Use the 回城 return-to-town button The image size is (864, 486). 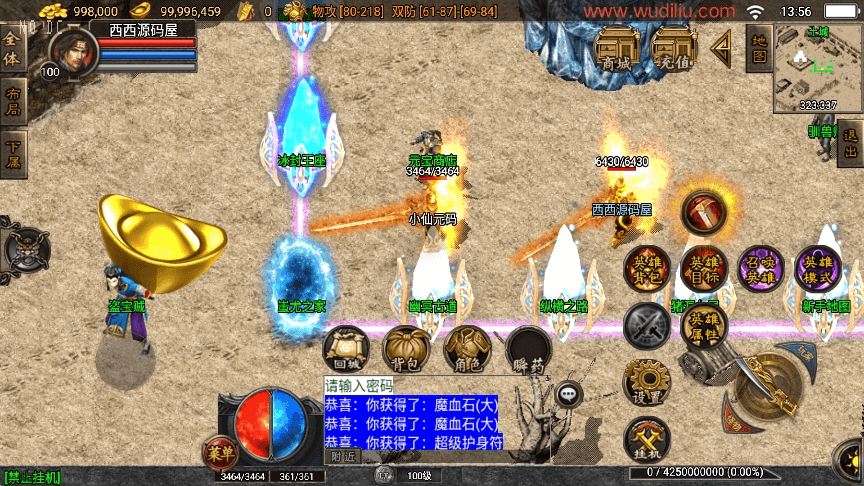point(346,348)
